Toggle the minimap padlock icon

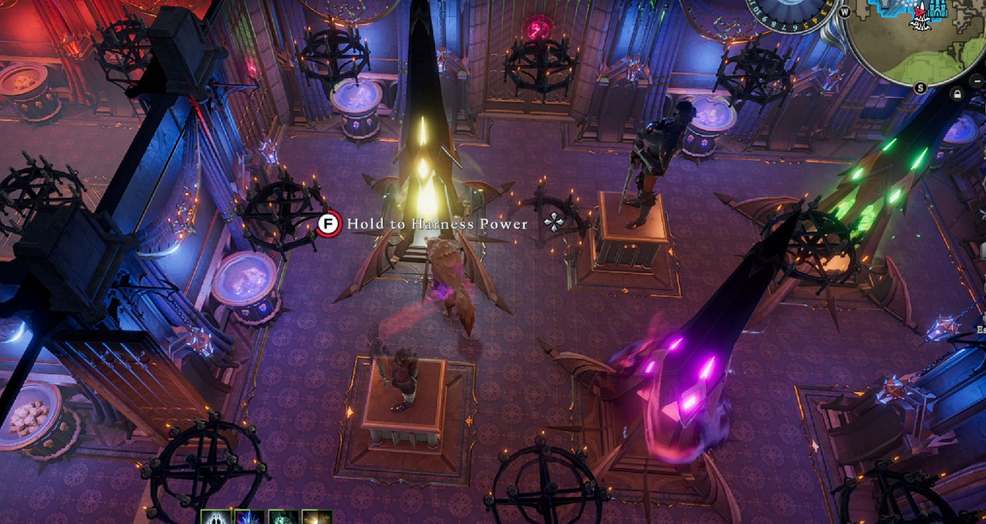[x=957, y=94]
